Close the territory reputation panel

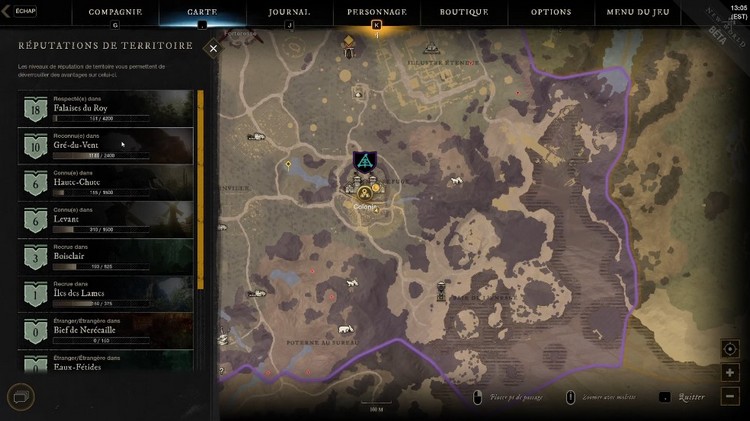pos(213,47)
